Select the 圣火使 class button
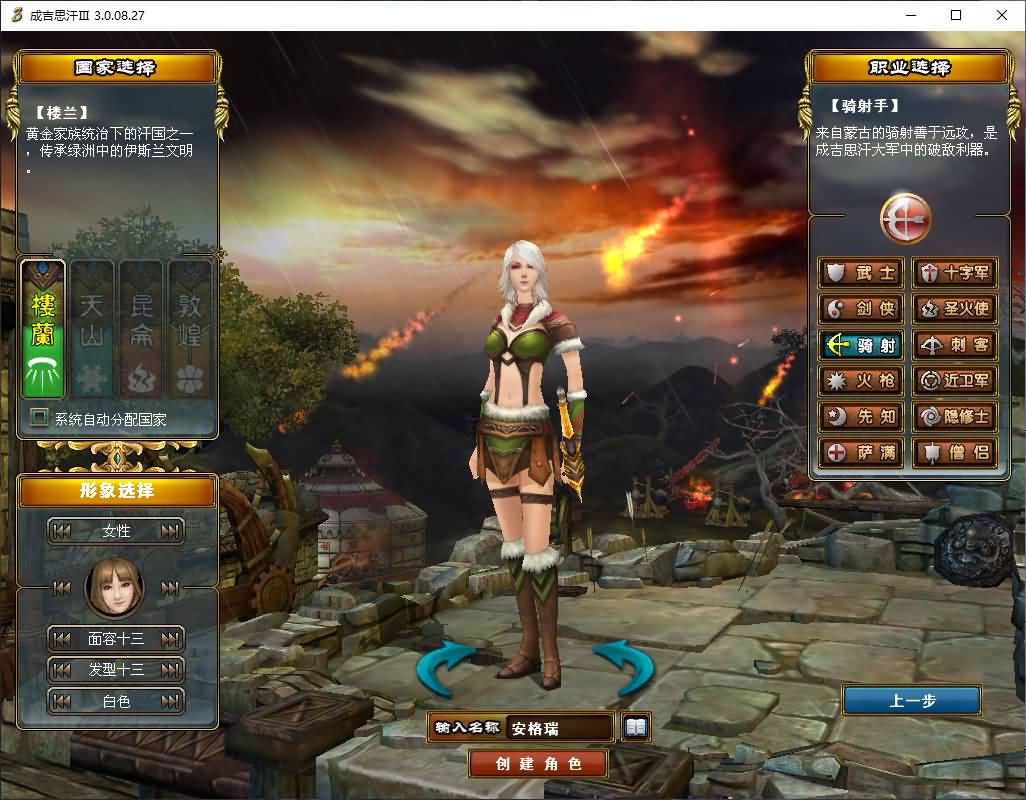Screen dimensions: 1026x800 point(954,309)
